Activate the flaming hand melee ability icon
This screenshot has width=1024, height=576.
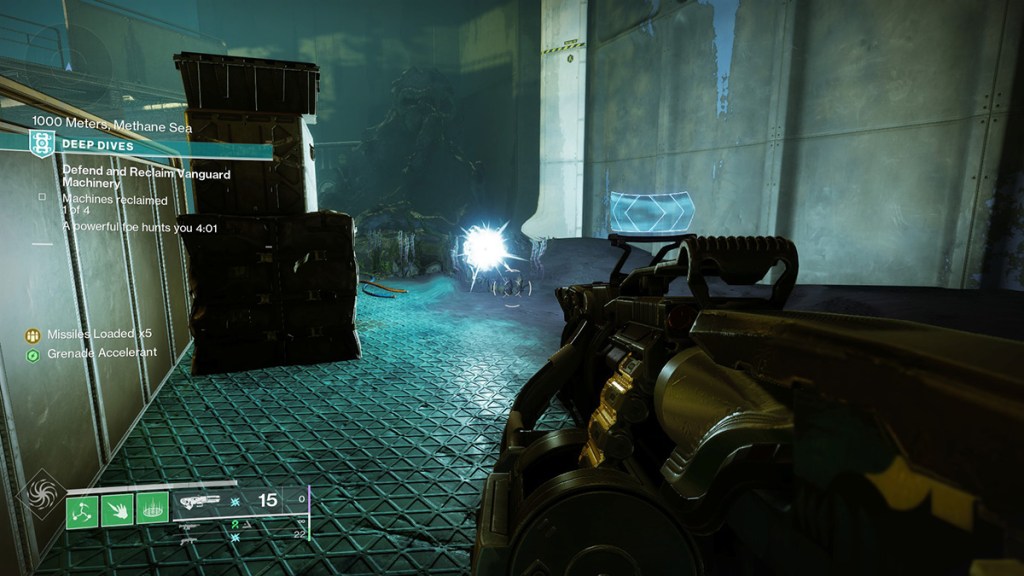pyautogui.click(x=116, y=512)
